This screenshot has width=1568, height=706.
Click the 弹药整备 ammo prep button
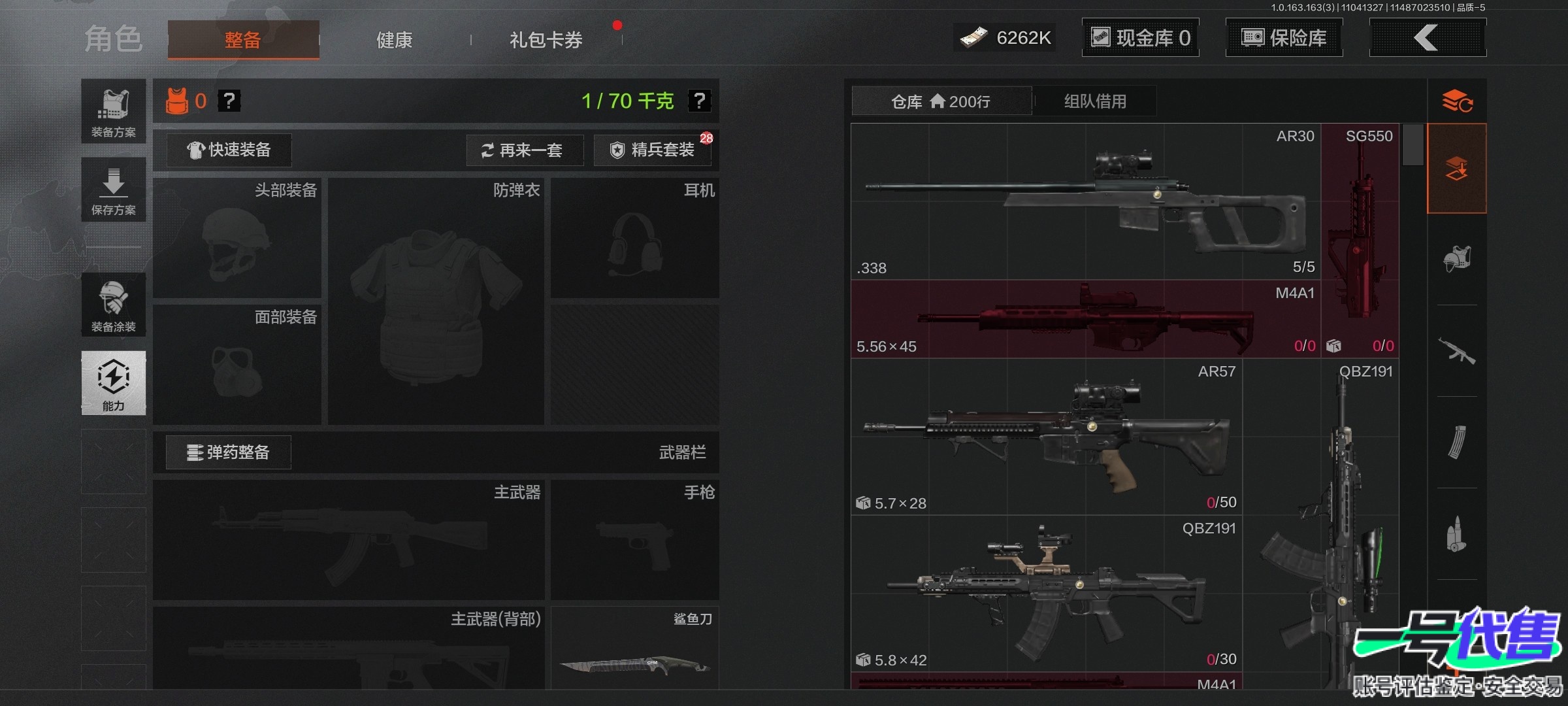tap(229, 452)
